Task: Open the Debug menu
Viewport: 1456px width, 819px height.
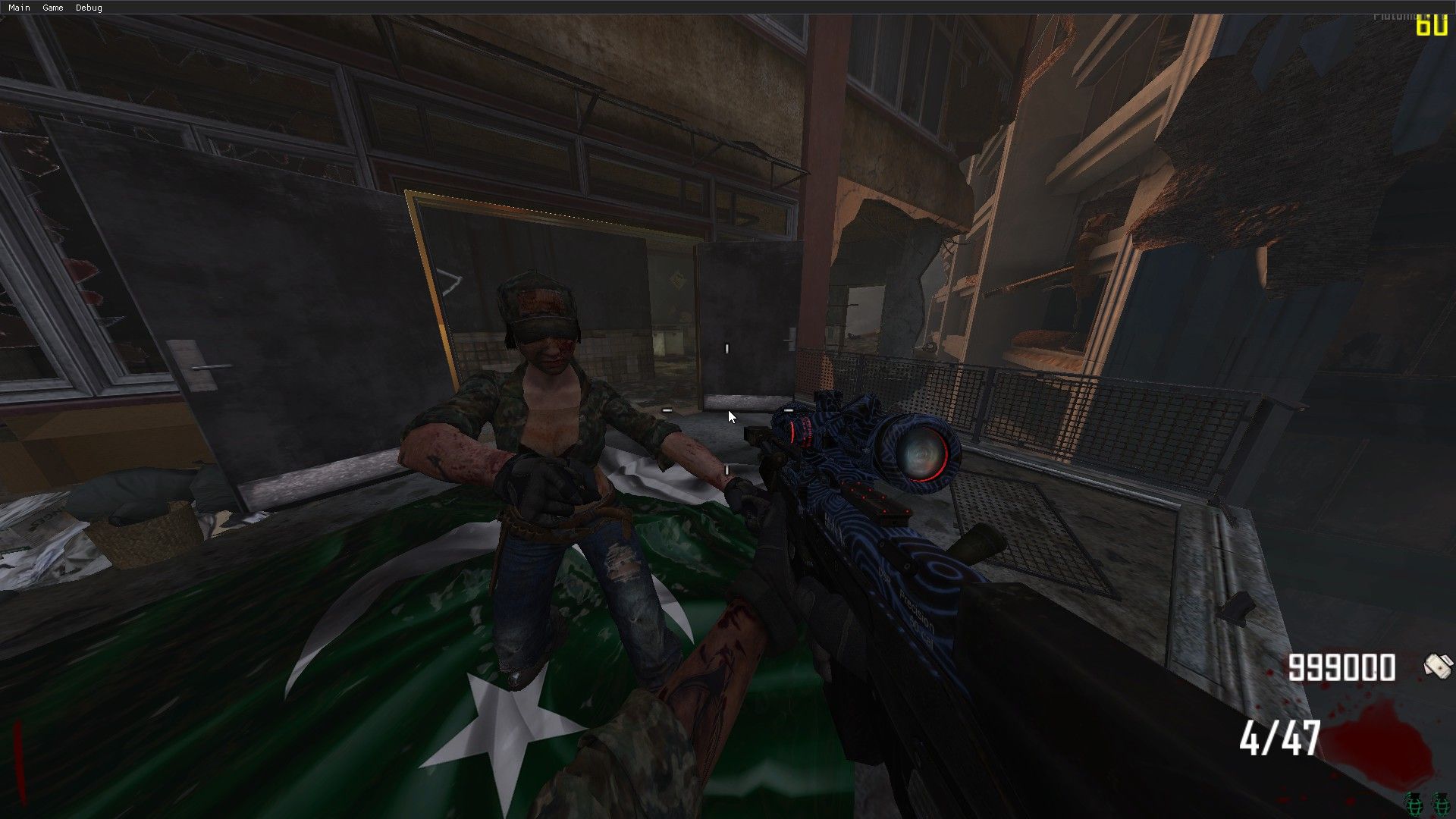Action: click(89, 8)
